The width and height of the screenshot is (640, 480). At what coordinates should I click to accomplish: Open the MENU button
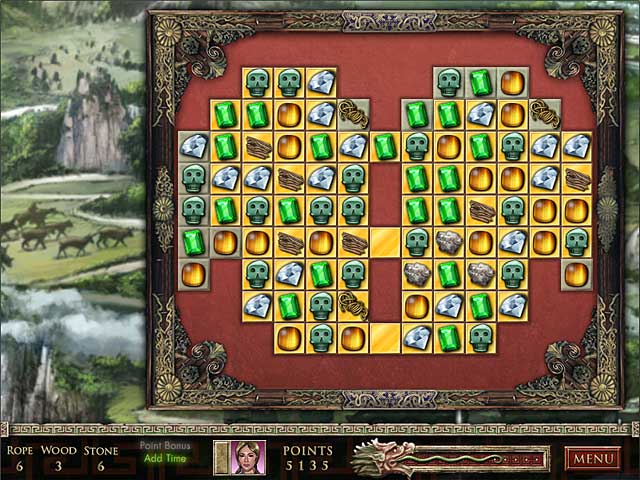point(593,459)
